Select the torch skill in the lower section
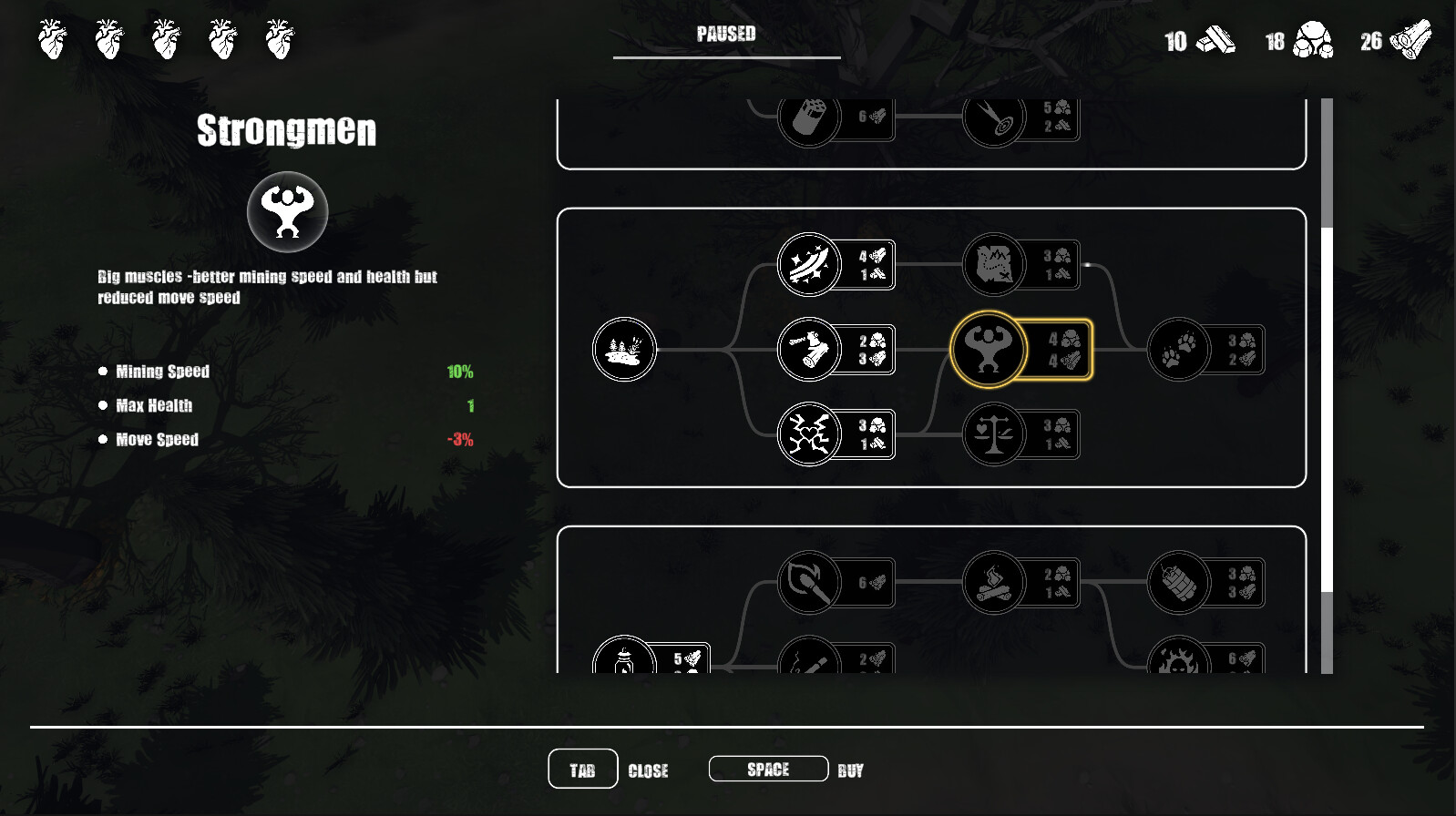The width and height of the screenshot is (1456, 816). click(808, 583)
